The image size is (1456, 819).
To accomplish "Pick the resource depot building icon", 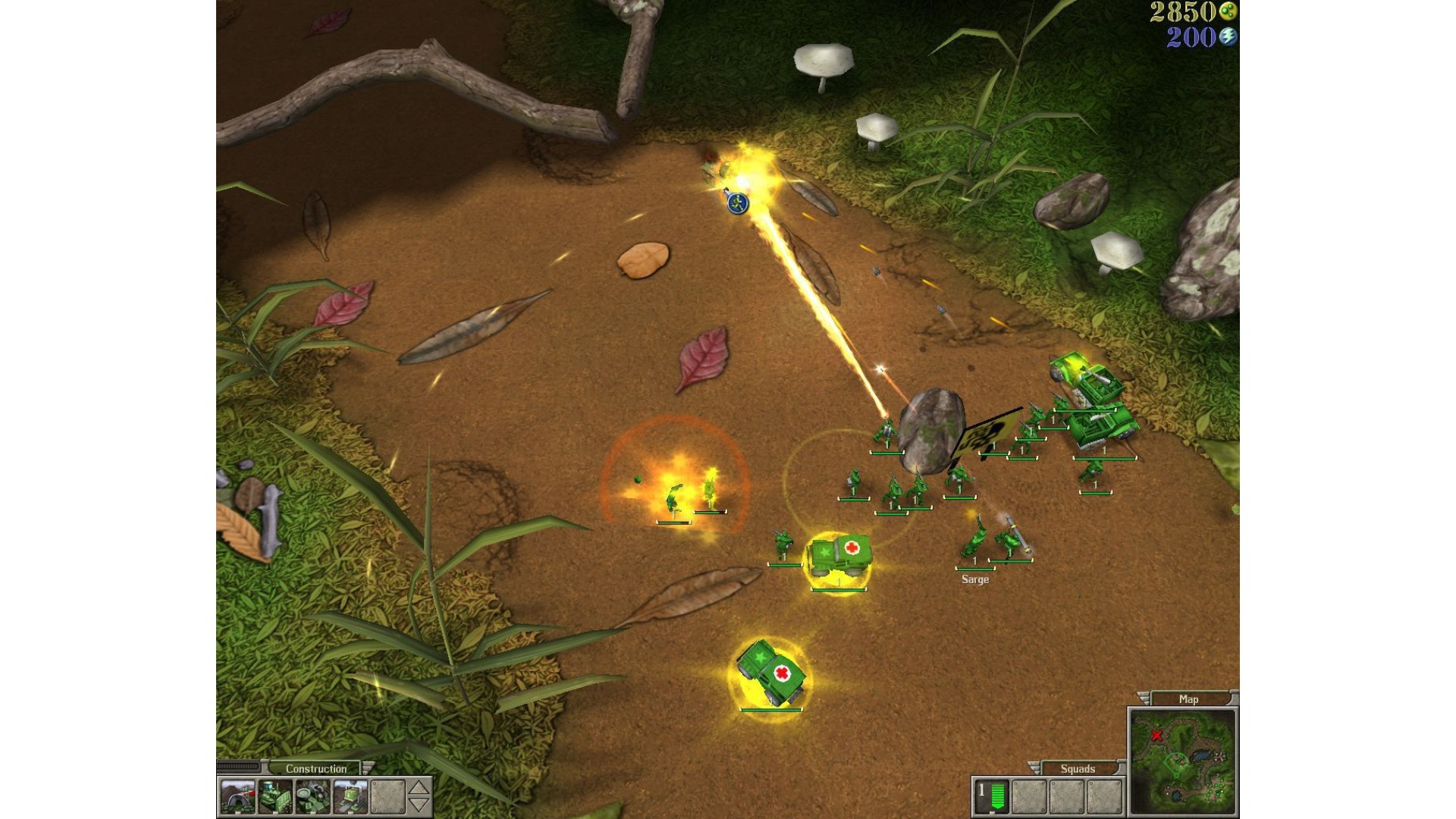I will [312, 797].
